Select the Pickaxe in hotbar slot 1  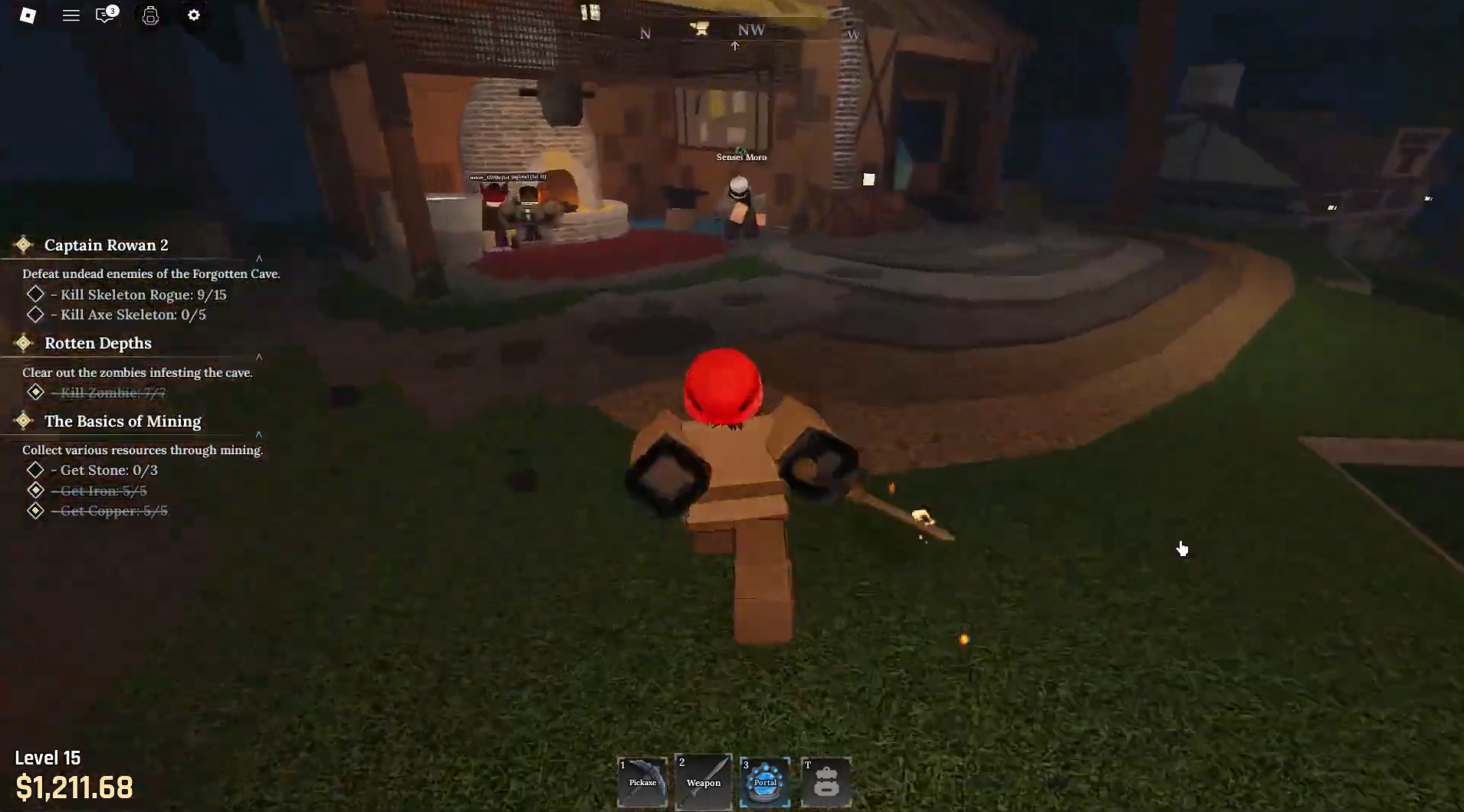point(642,782)
